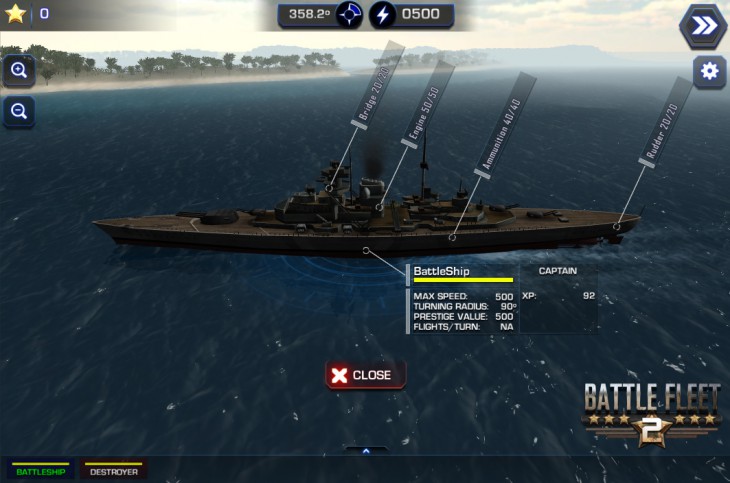Switch to the Destroyer tab
The image size is (730, 483).
coord(114,470)
